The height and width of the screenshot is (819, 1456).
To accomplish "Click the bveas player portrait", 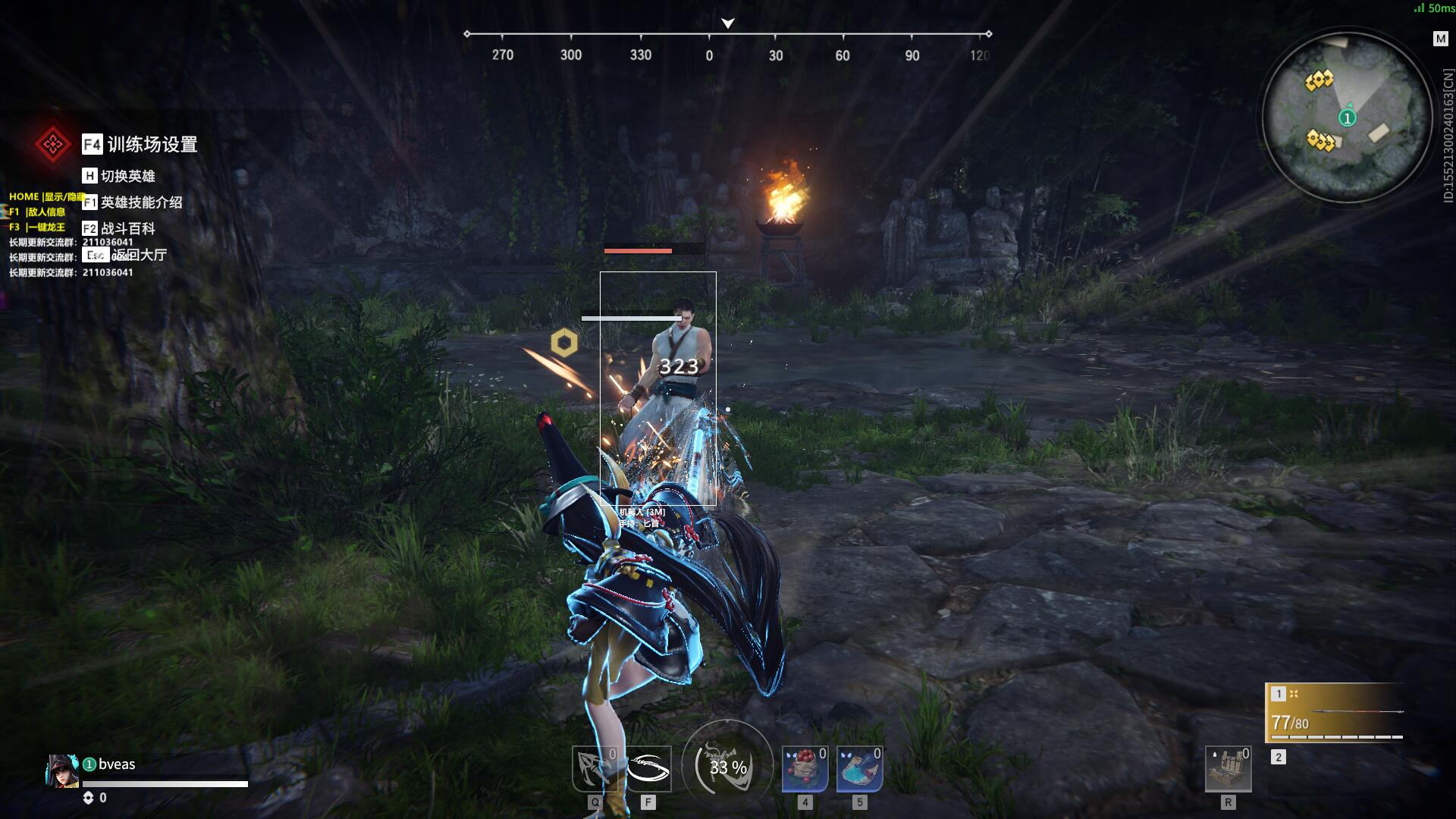I will click(62, 770).
